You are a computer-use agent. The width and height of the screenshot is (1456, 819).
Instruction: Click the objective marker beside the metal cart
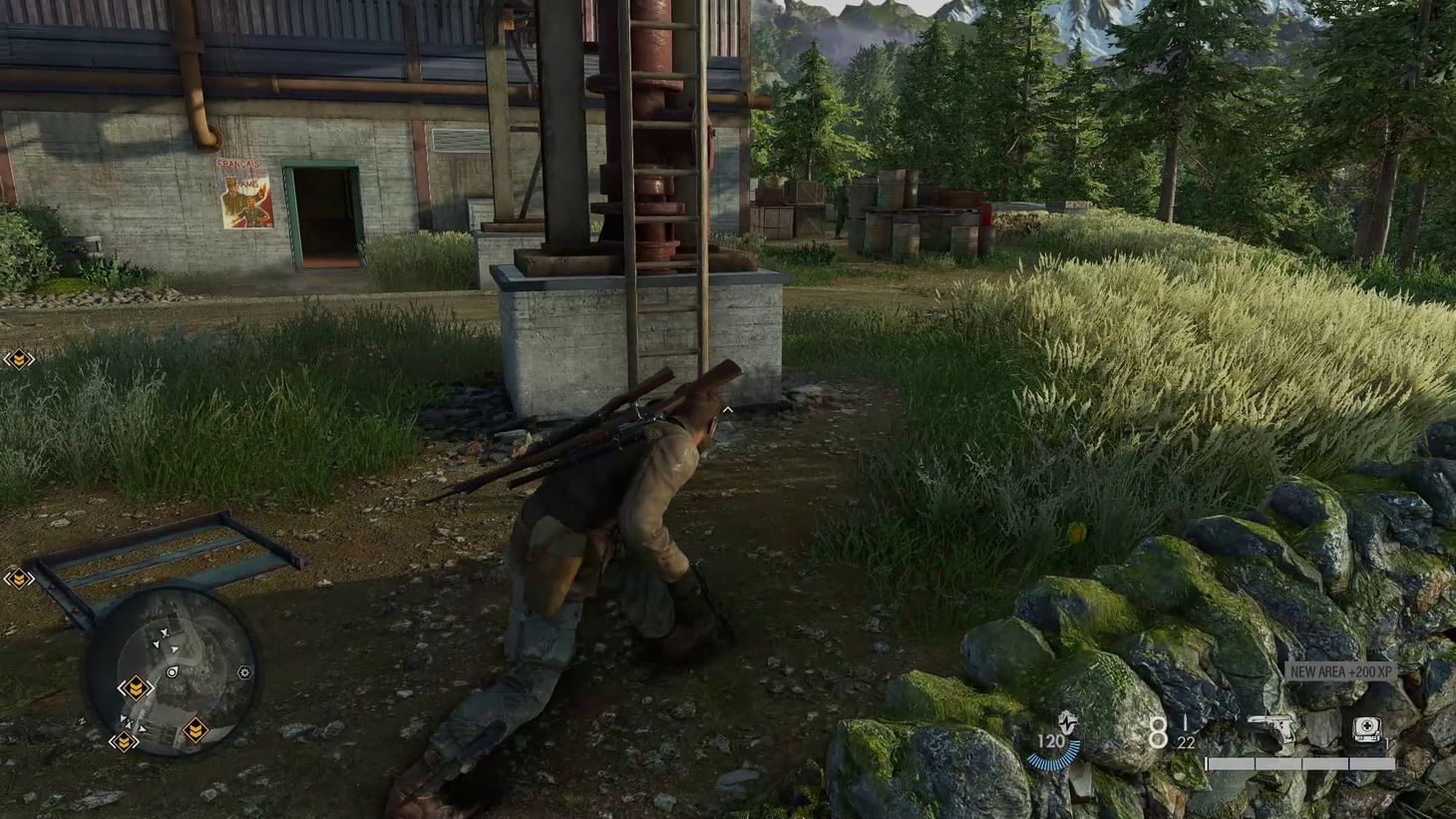(x=21, y=577)
